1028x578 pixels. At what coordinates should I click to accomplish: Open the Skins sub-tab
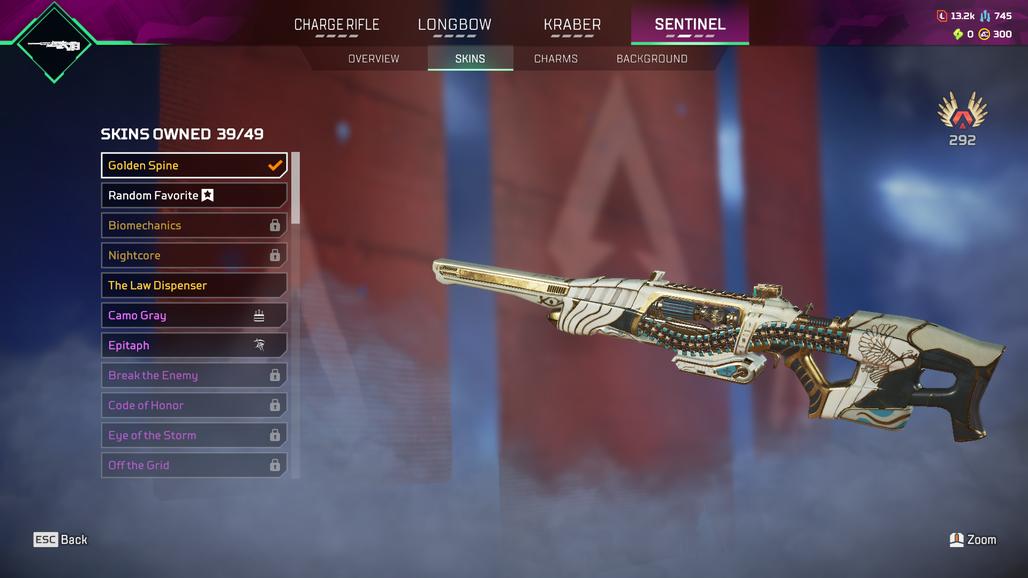coord(470,59)
